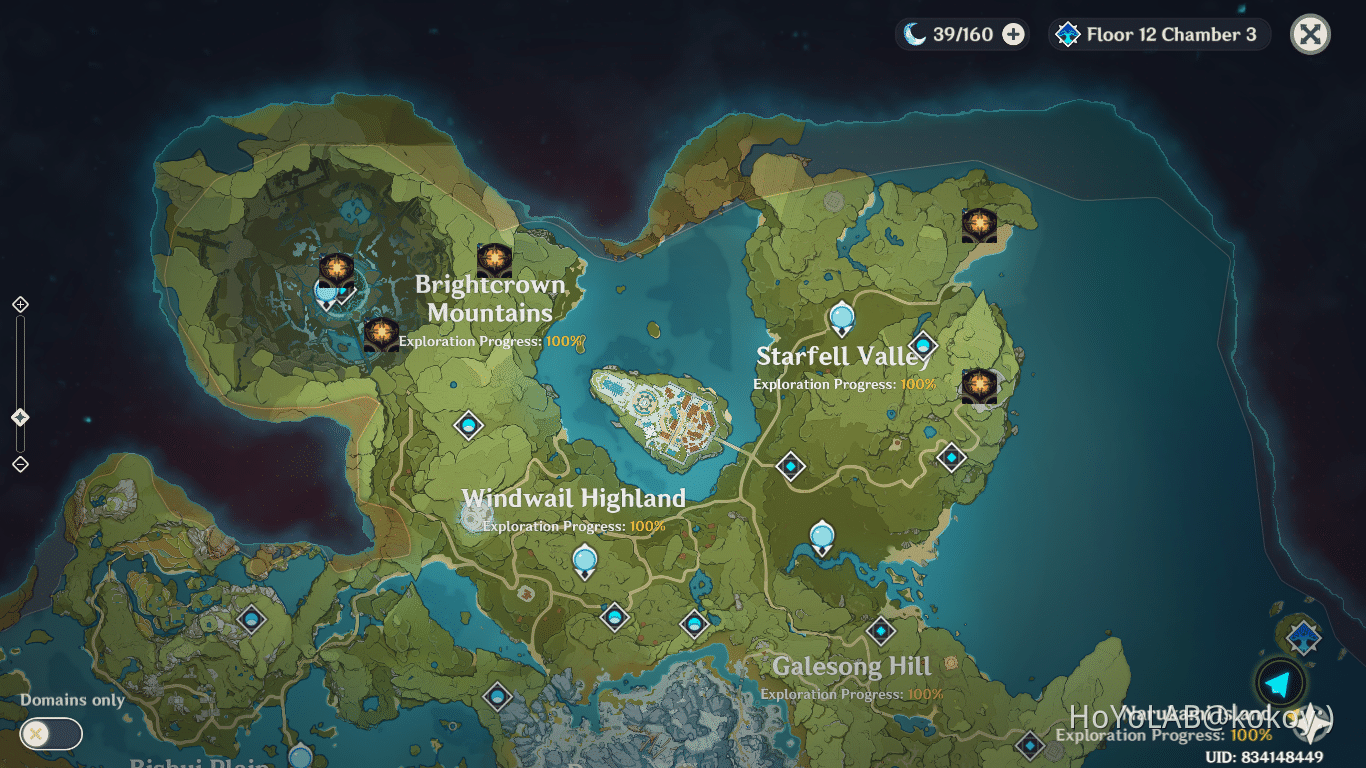1366x768 pixels.
Task: Select the Statue of the Seven in Starfell Valley
Action: pyautogui.click(x=841, y=318)
